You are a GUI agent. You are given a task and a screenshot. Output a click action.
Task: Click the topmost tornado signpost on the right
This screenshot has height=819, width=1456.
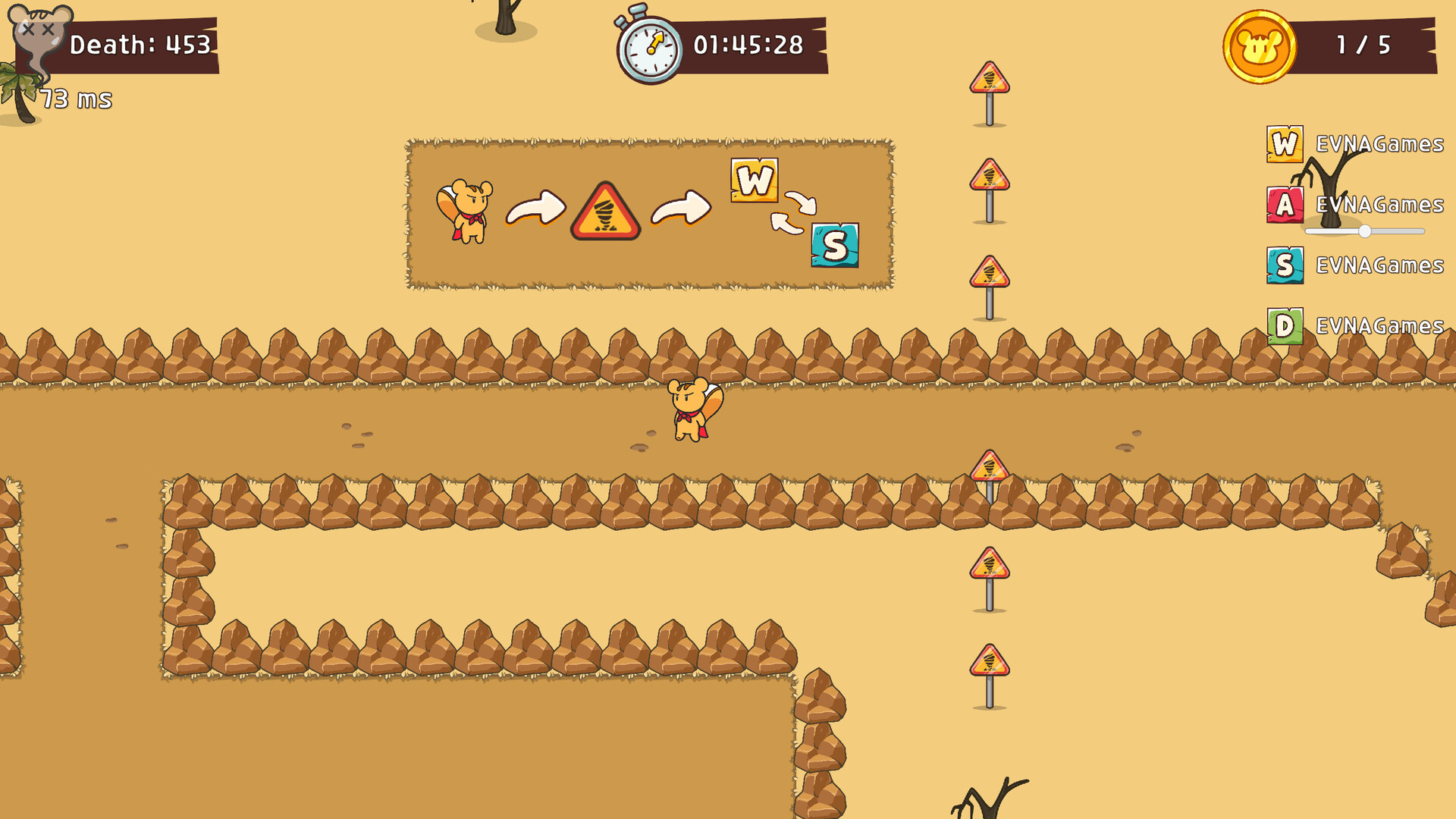point(988,78)
